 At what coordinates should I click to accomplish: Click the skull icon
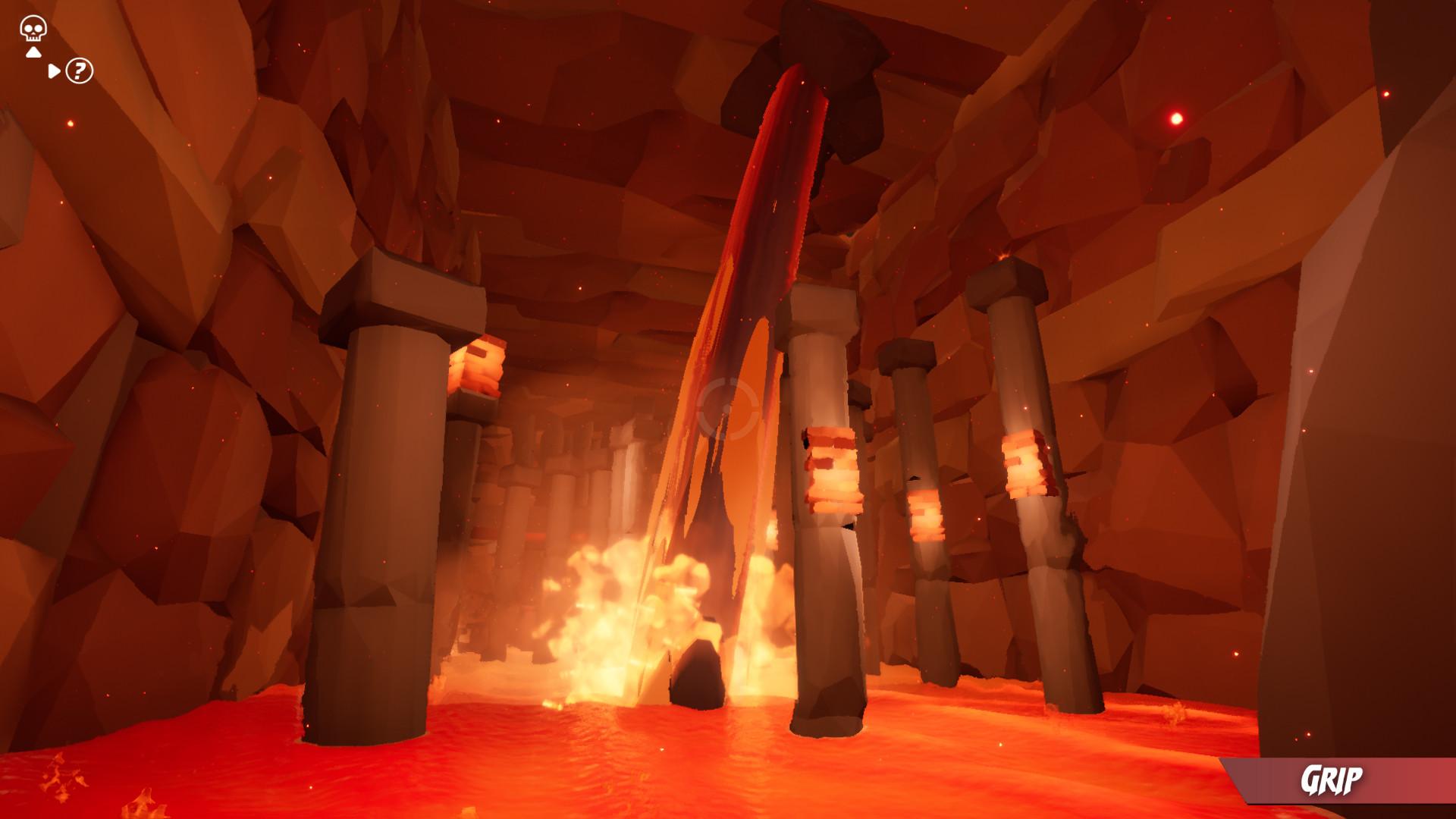[33, 29]
